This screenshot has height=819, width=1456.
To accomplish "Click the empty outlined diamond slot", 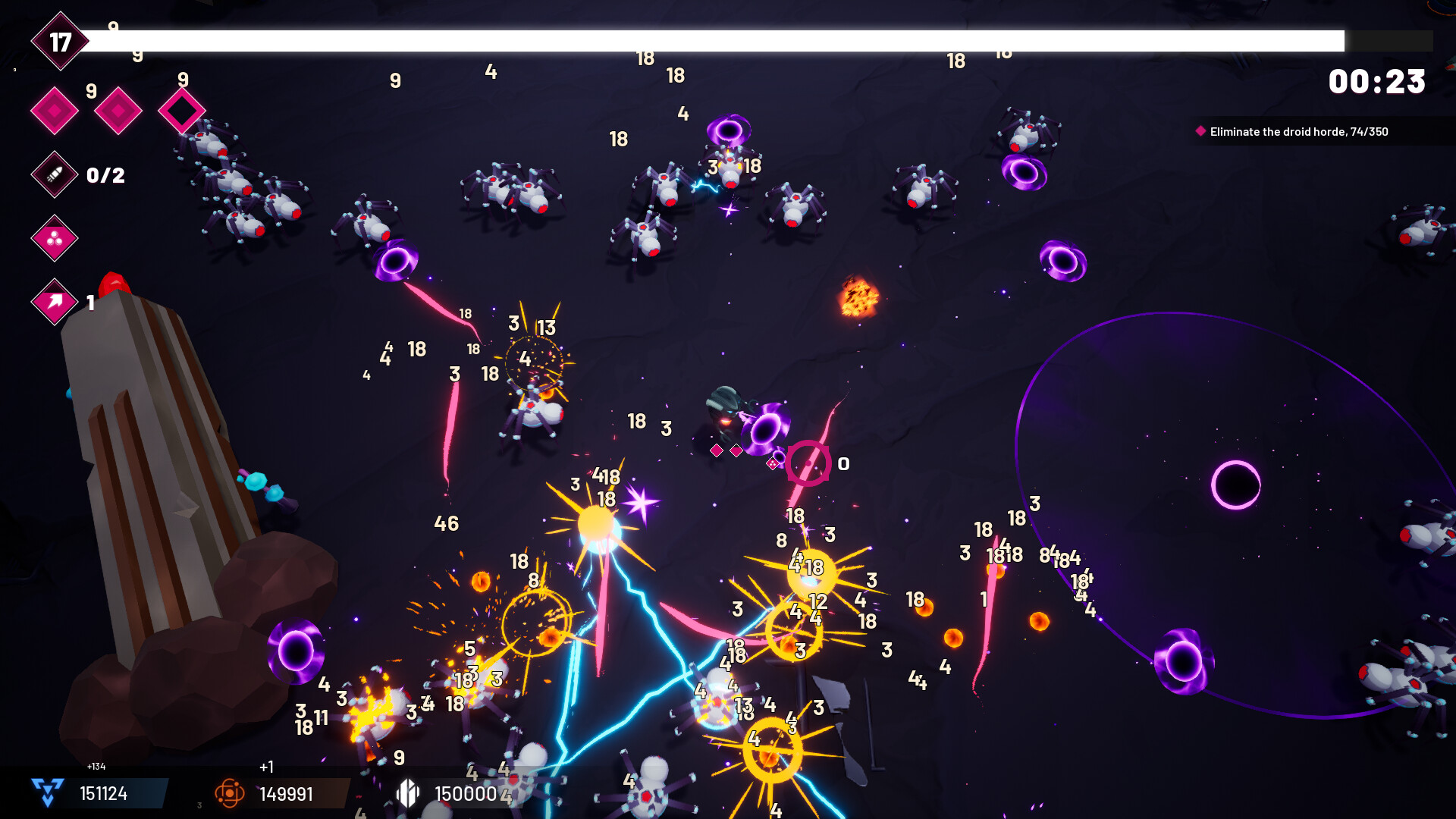I will tap(182, 110).
